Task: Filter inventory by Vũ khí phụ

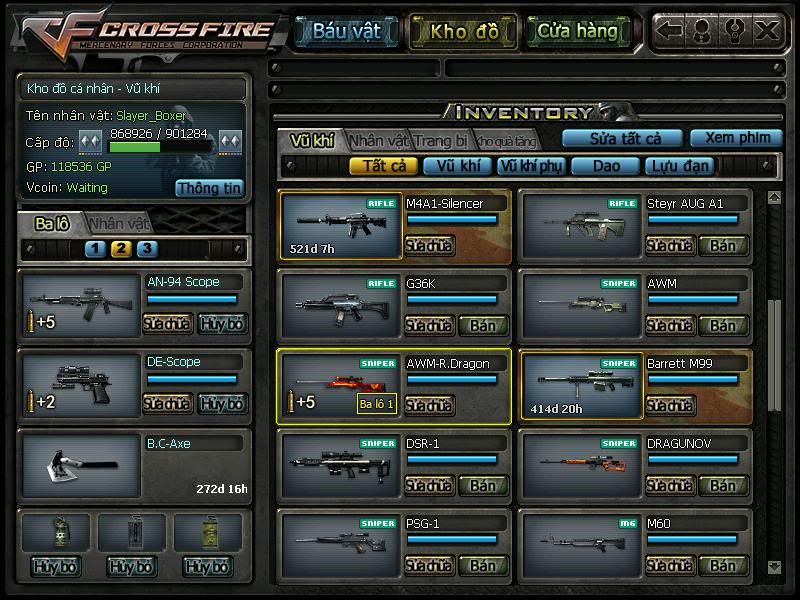Action: click(530, 166)
